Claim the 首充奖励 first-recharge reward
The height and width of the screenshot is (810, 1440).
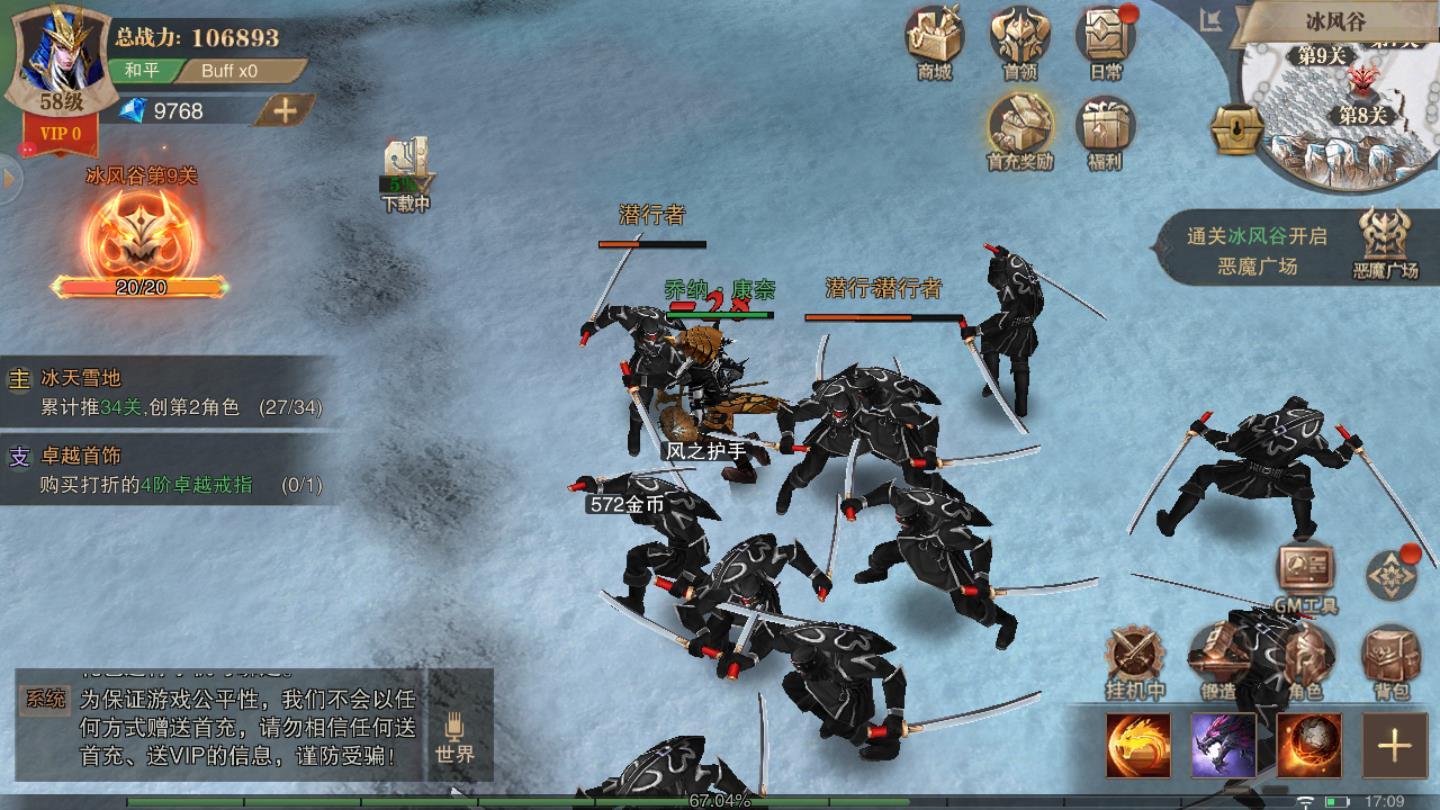(x=1019, y=127)
